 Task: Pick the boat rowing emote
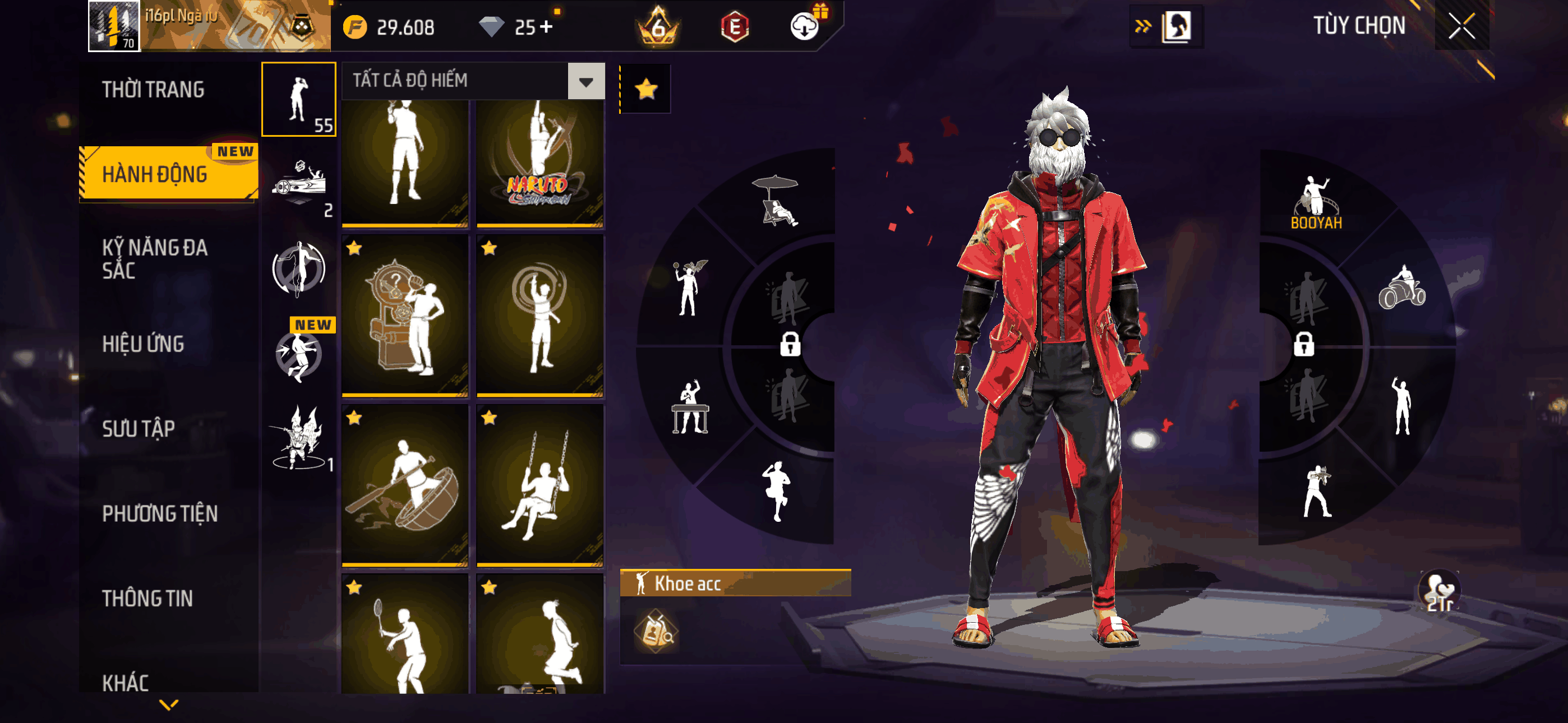click(x=405, y=485)
